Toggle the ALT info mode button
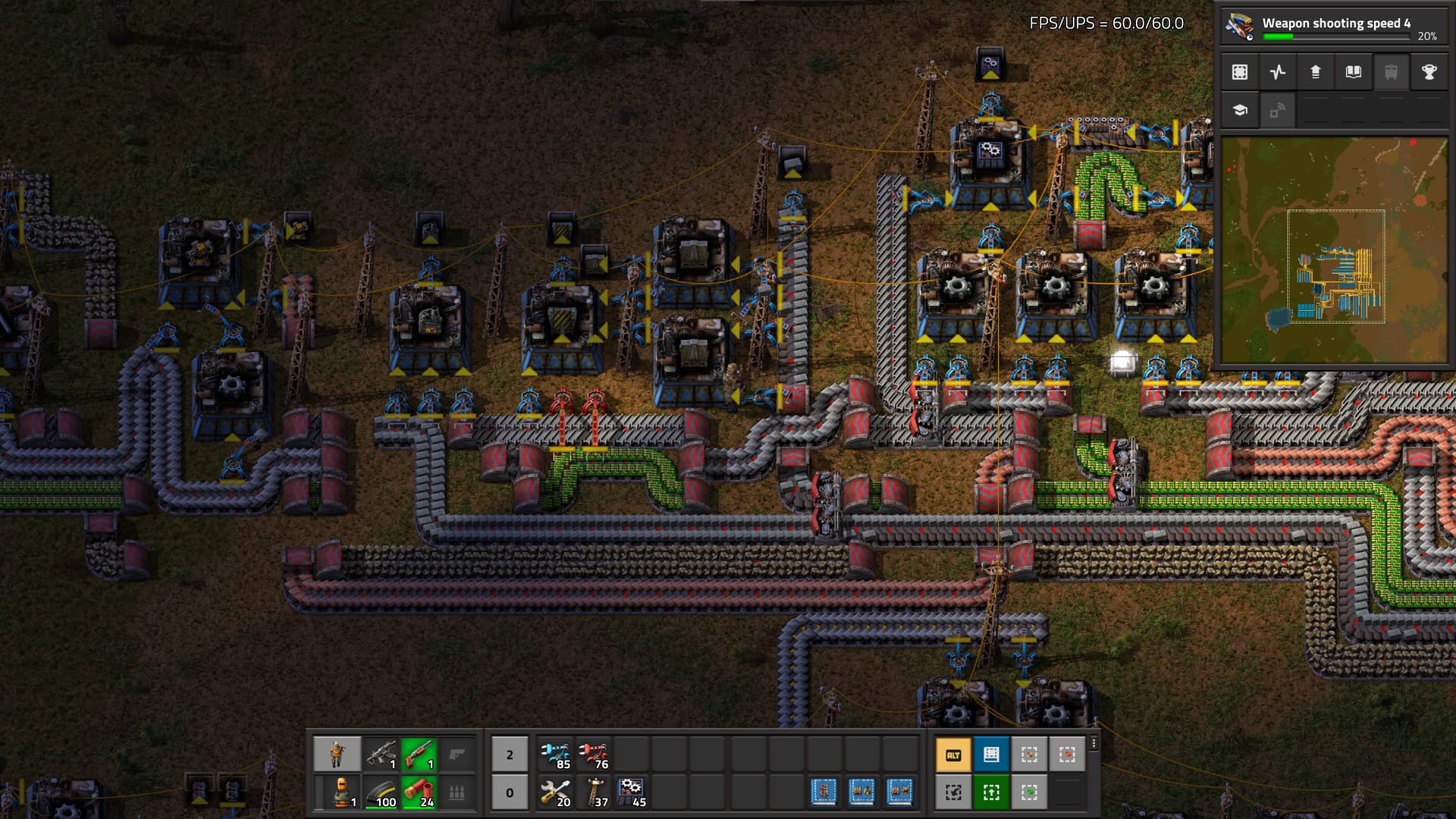This screenshot has height=819, width=1456. pyautogui.click(x=953, y=755)
